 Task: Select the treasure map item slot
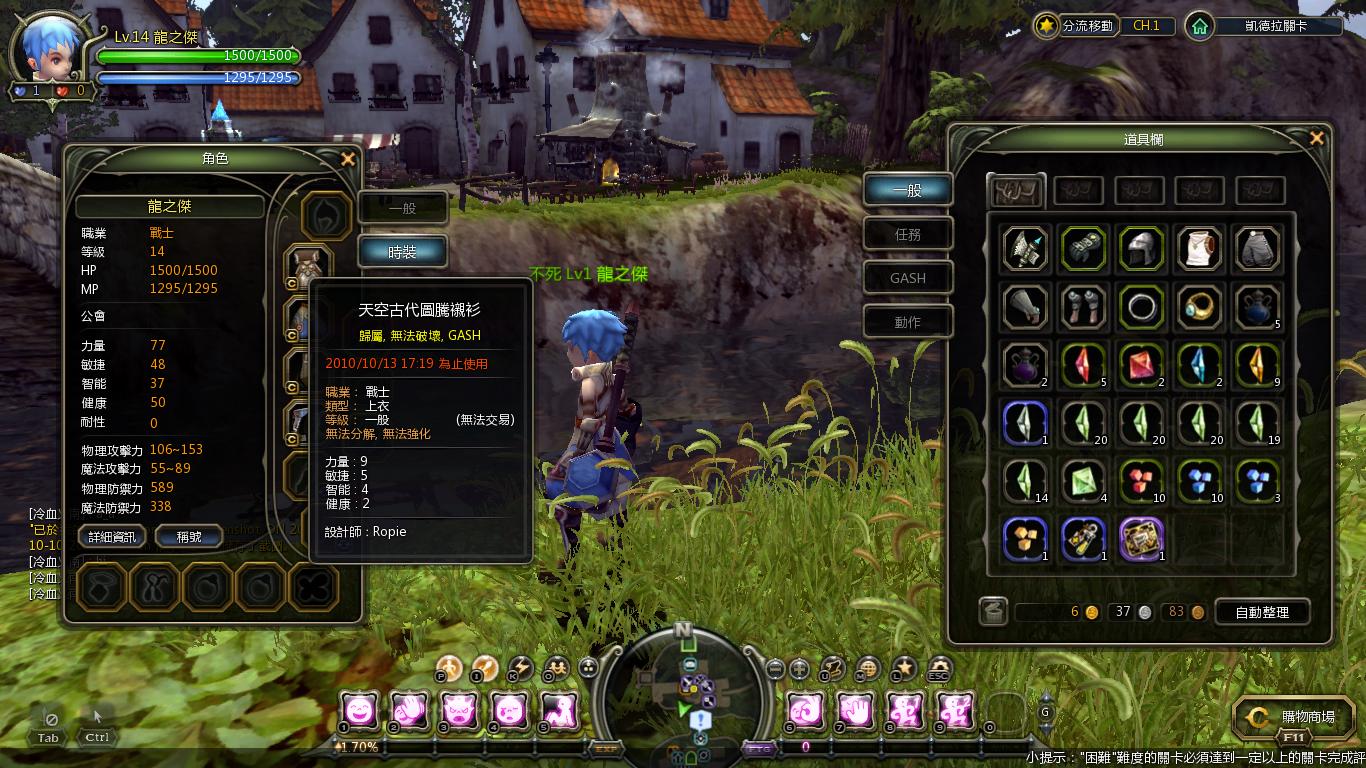[x=1141, y=539]
